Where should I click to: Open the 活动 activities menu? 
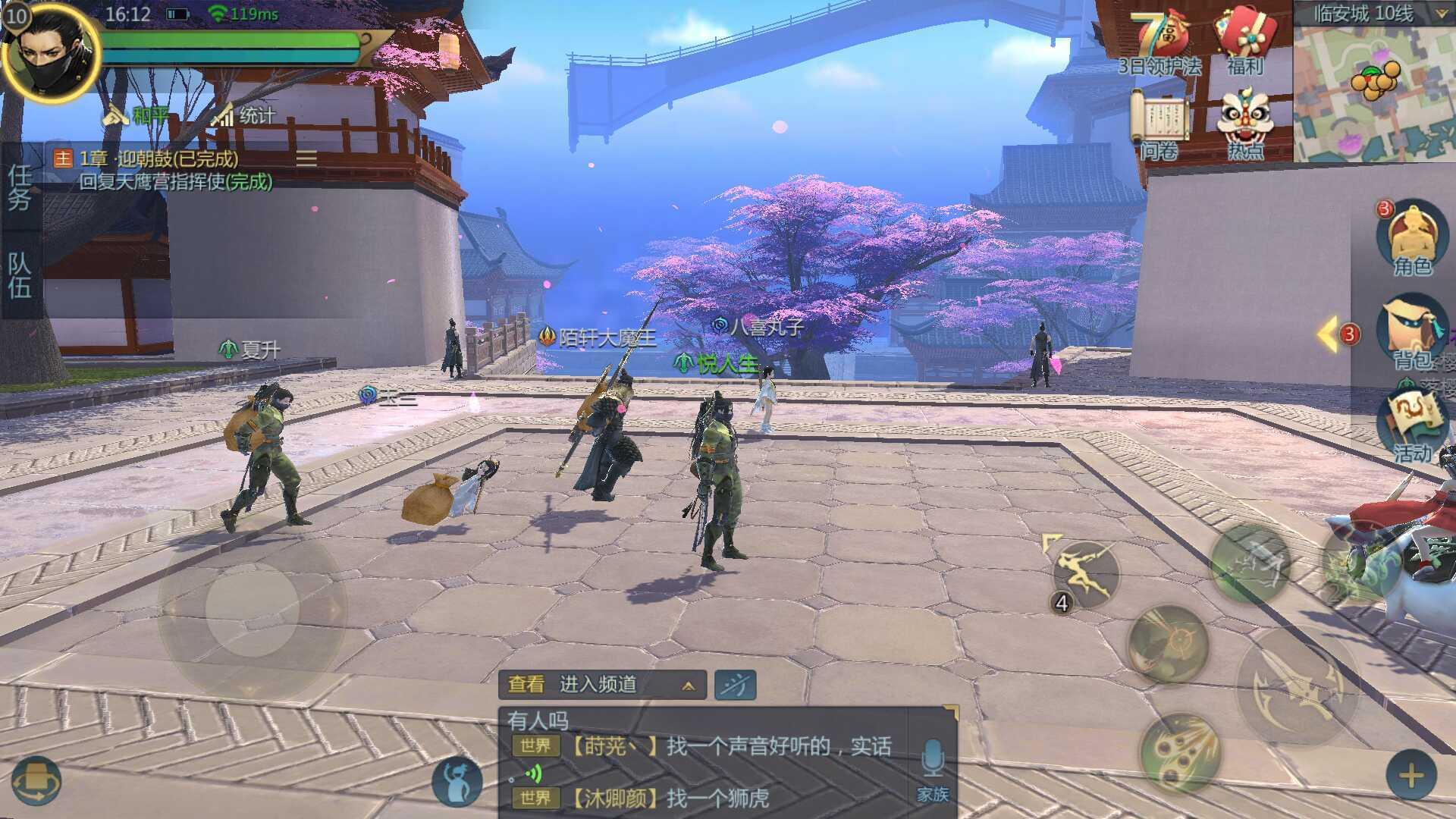coord(1412,426)
